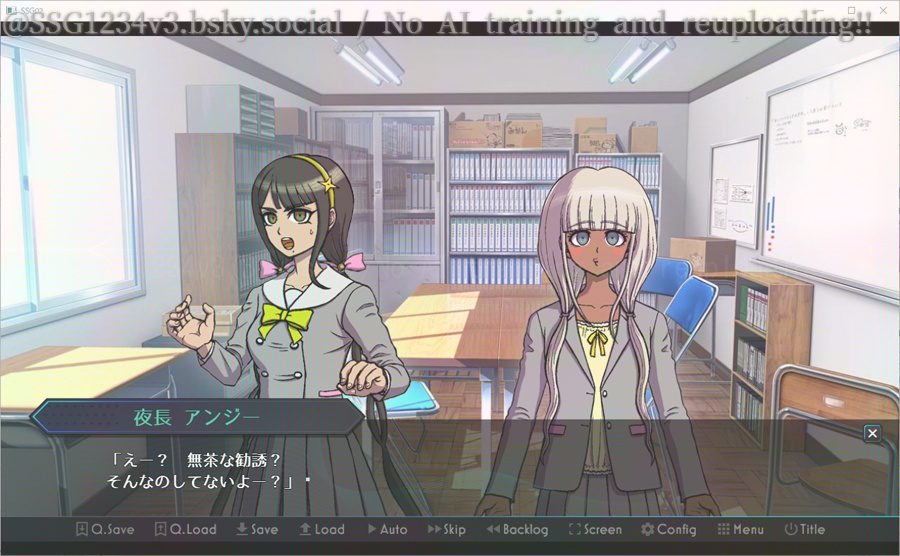Maximize the game window
The height and width of the screenshot is (556, 900).
click(x=852, y=9)
